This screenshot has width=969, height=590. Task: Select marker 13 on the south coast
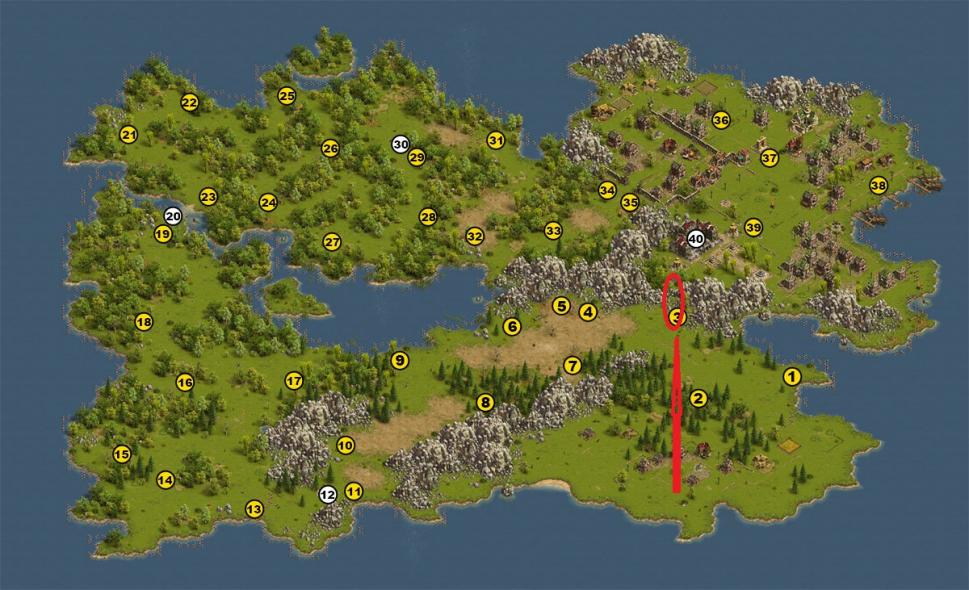254,509
